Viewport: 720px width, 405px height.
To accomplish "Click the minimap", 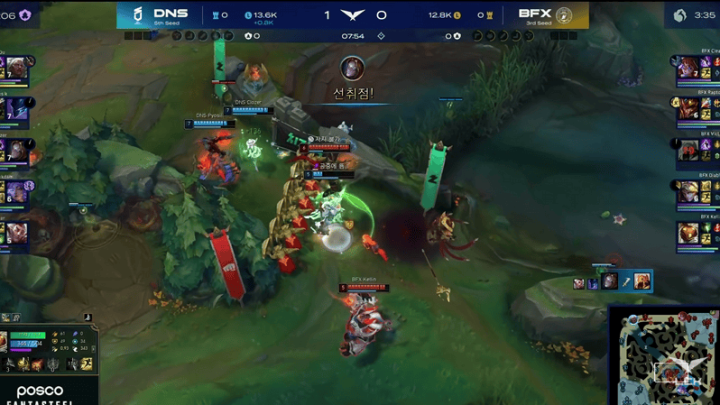I will point(662,356).
